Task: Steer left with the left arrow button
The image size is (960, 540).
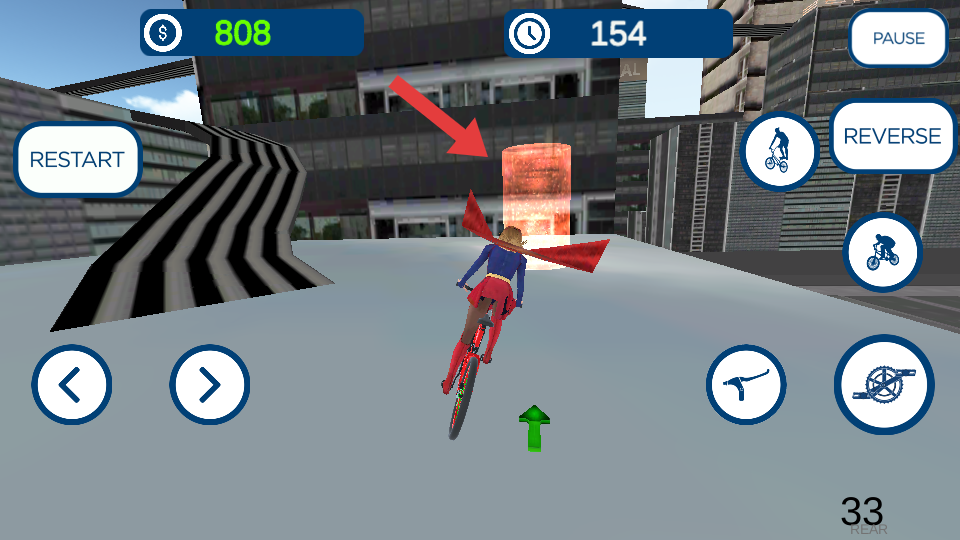Action: (x=72, y=384)
